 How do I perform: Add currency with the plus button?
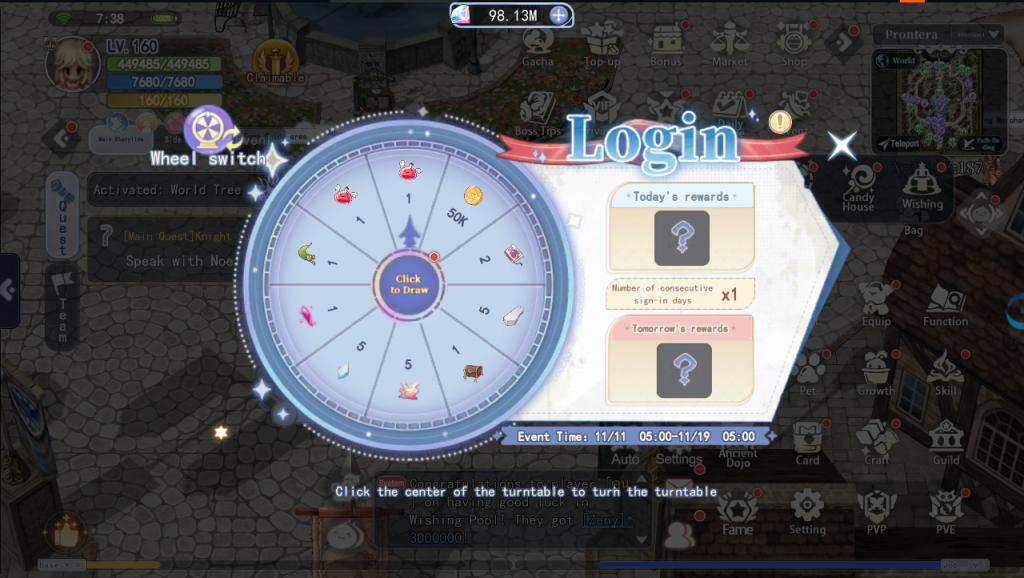click(559, 15)
